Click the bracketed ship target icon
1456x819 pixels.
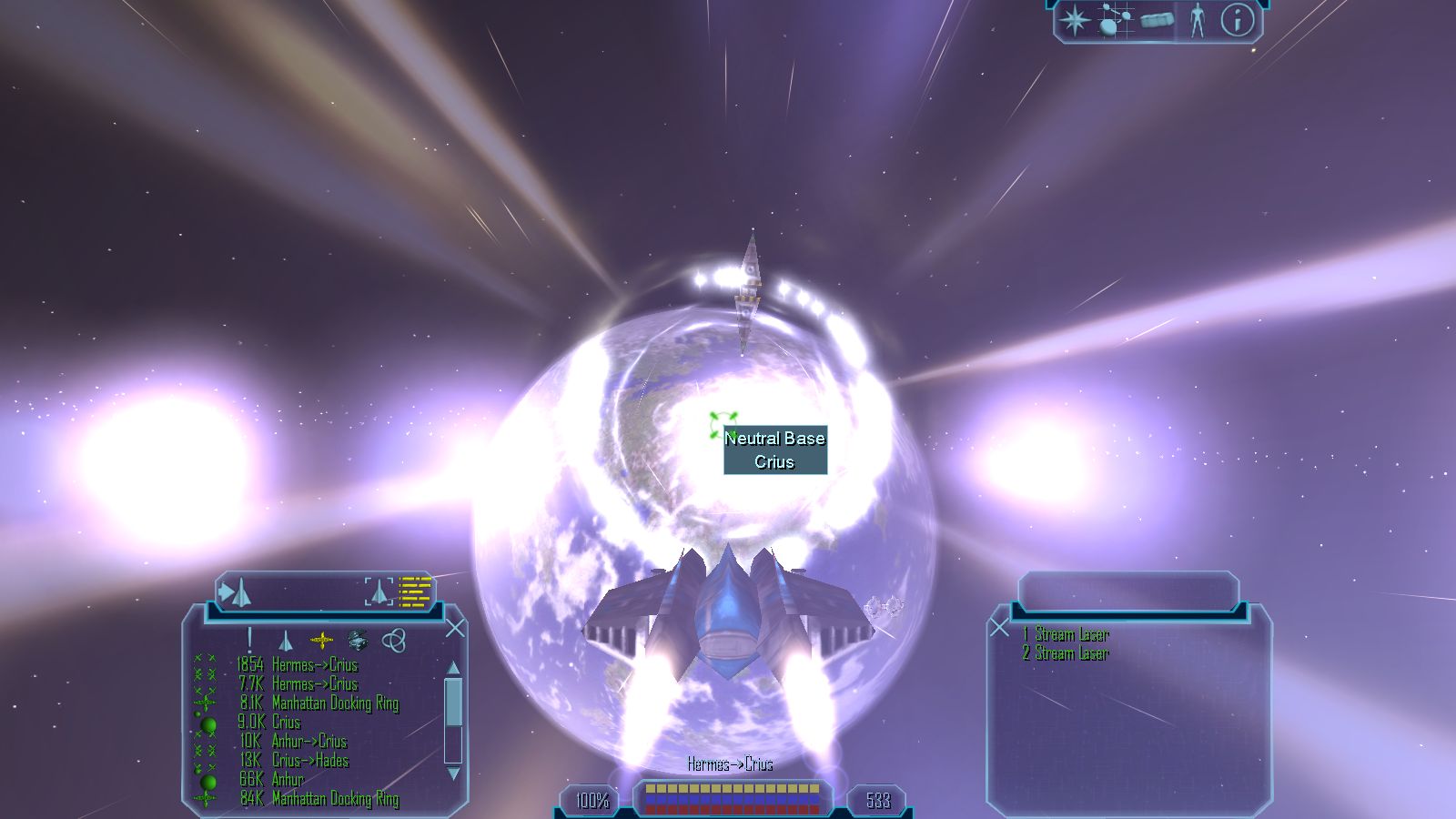[x=379, y=592]
